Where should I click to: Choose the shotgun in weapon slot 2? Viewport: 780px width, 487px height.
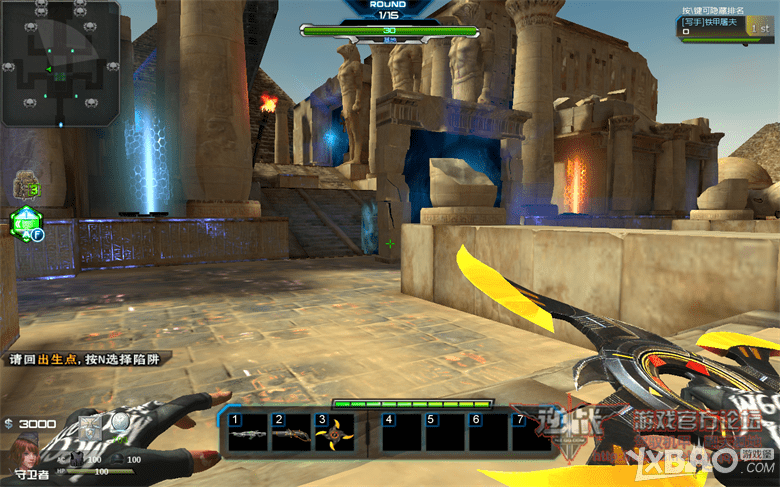(x=291, y=435)
